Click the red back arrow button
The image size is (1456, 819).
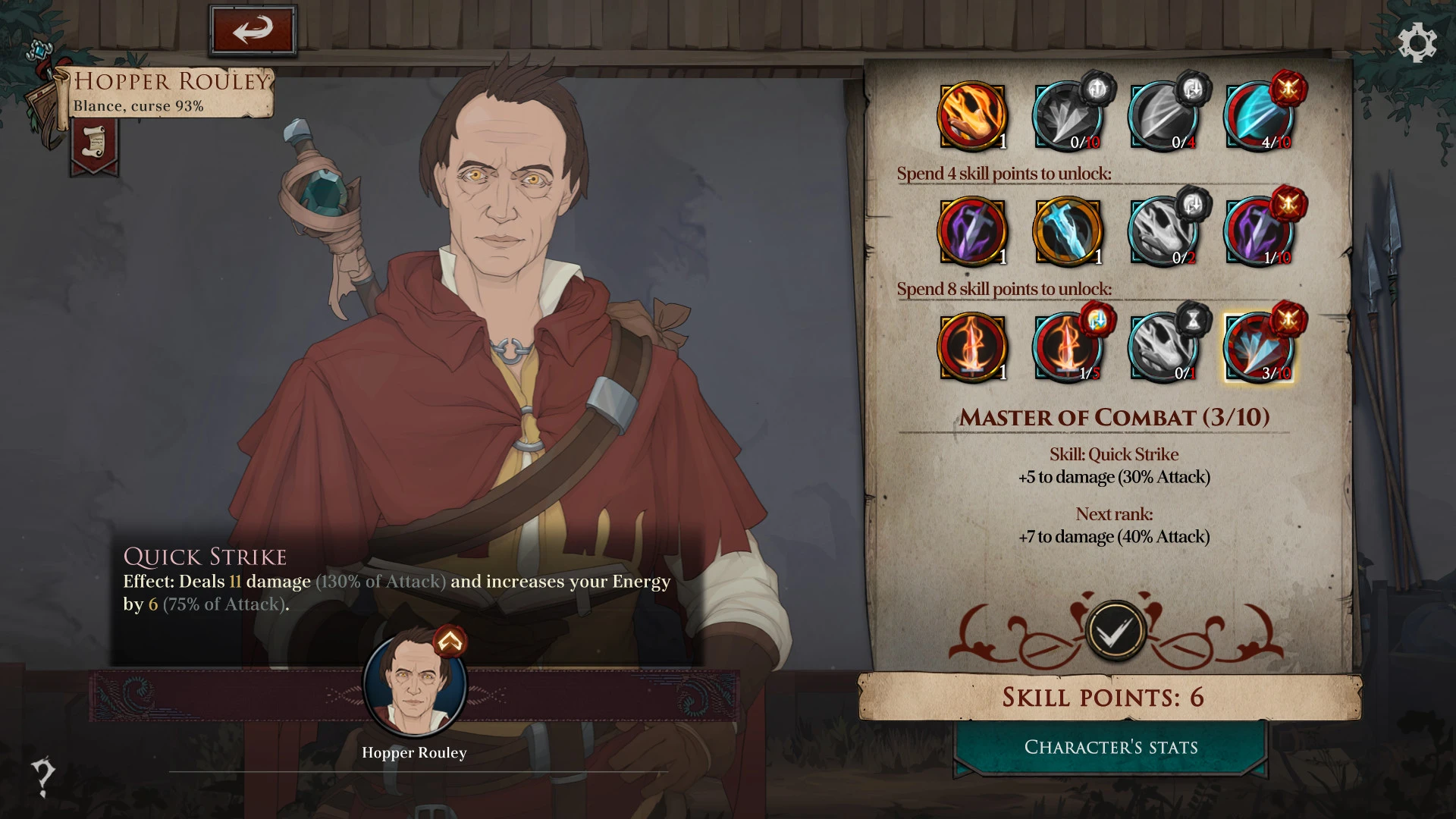(x=253, y=30)
